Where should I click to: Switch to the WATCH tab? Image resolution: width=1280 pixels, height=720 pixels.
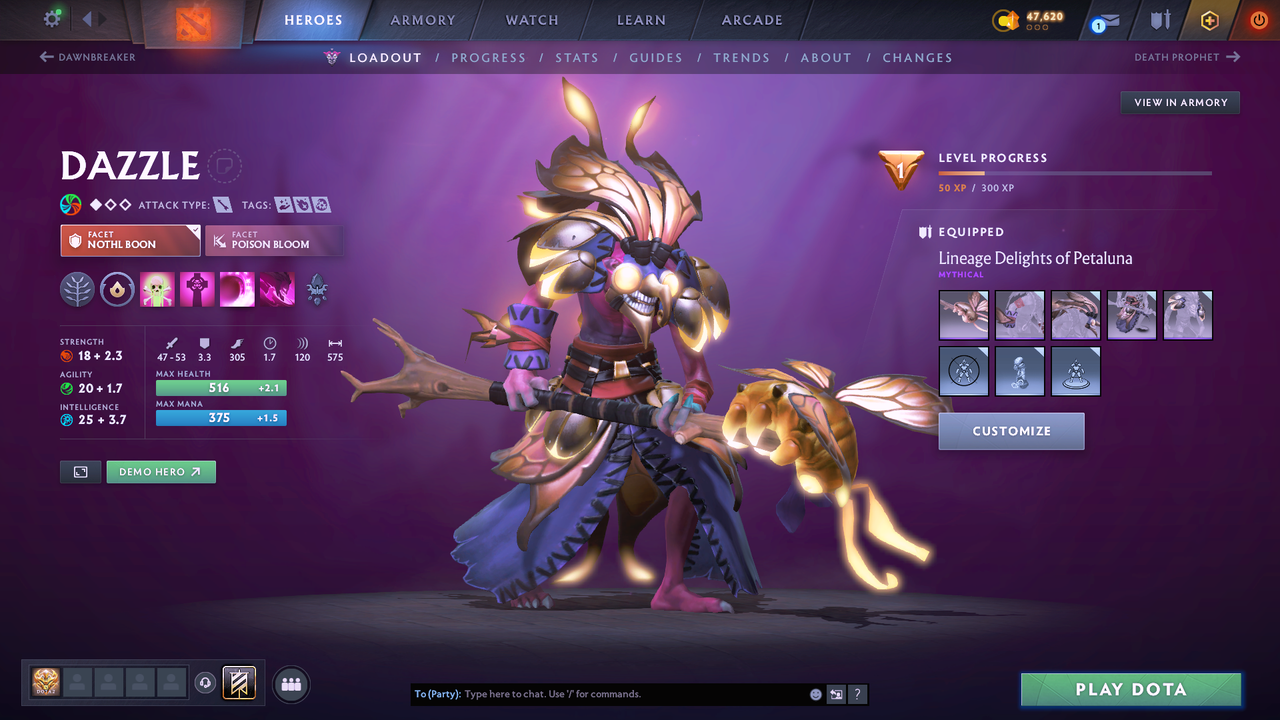[x=531, y=20]
